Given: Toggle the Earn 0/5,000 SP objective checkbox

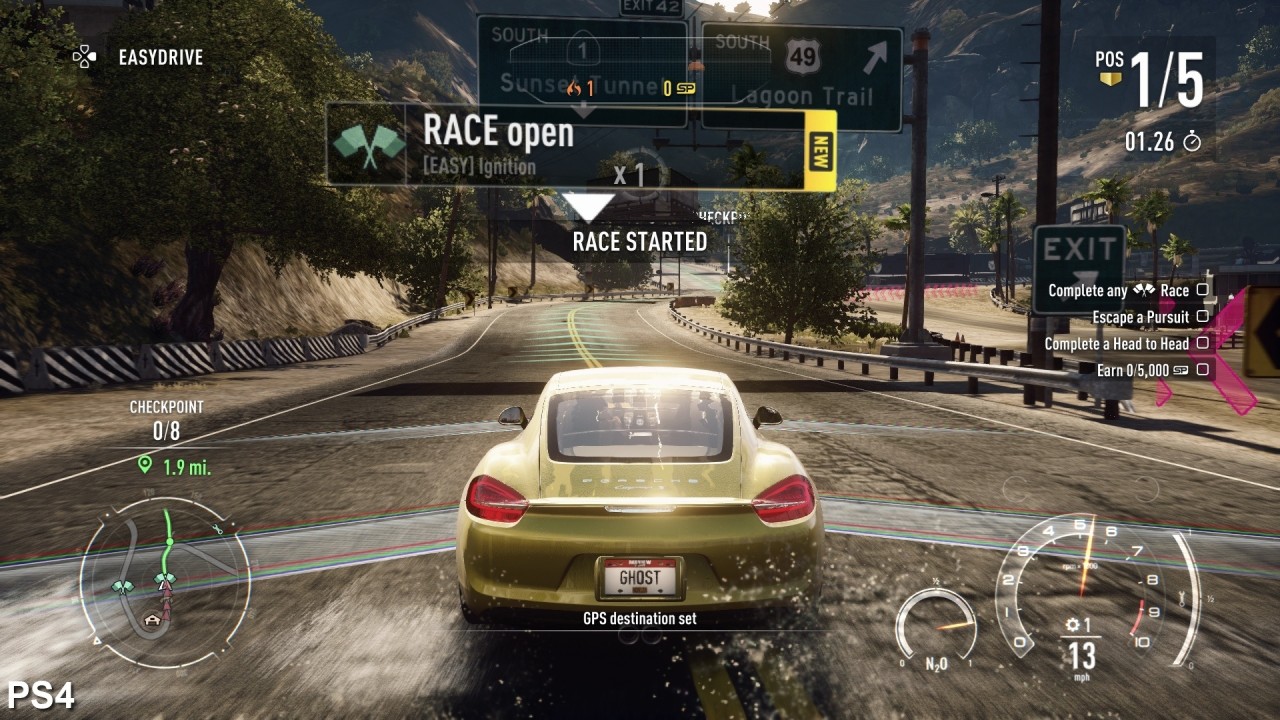Looking at the screenshot, I should pos(1202,370).
